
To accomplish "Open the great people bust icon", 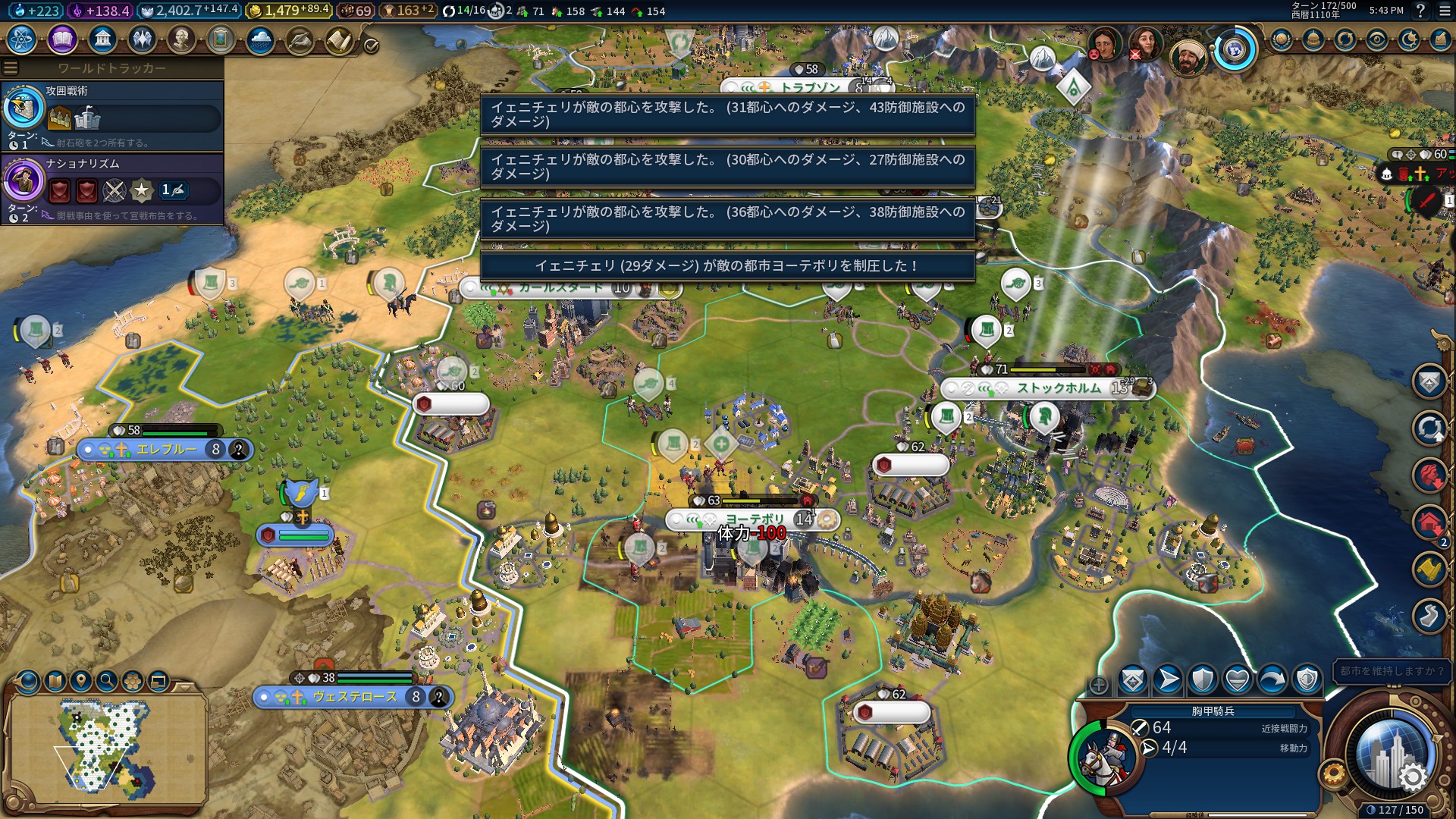I will tap(181, 39).
